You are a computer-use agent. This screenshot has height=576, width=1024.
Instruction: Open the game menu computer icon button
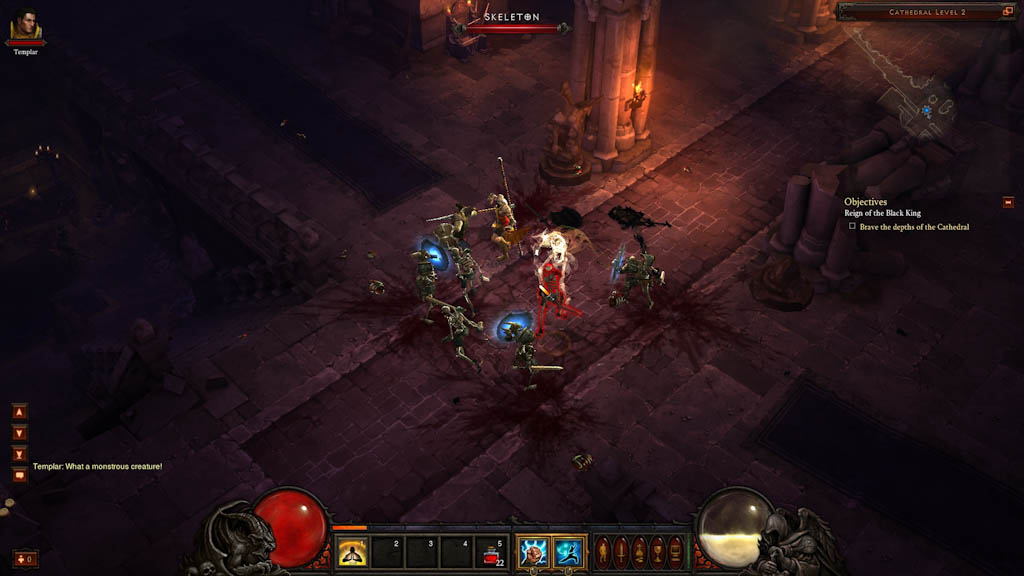tap(675, 552)
